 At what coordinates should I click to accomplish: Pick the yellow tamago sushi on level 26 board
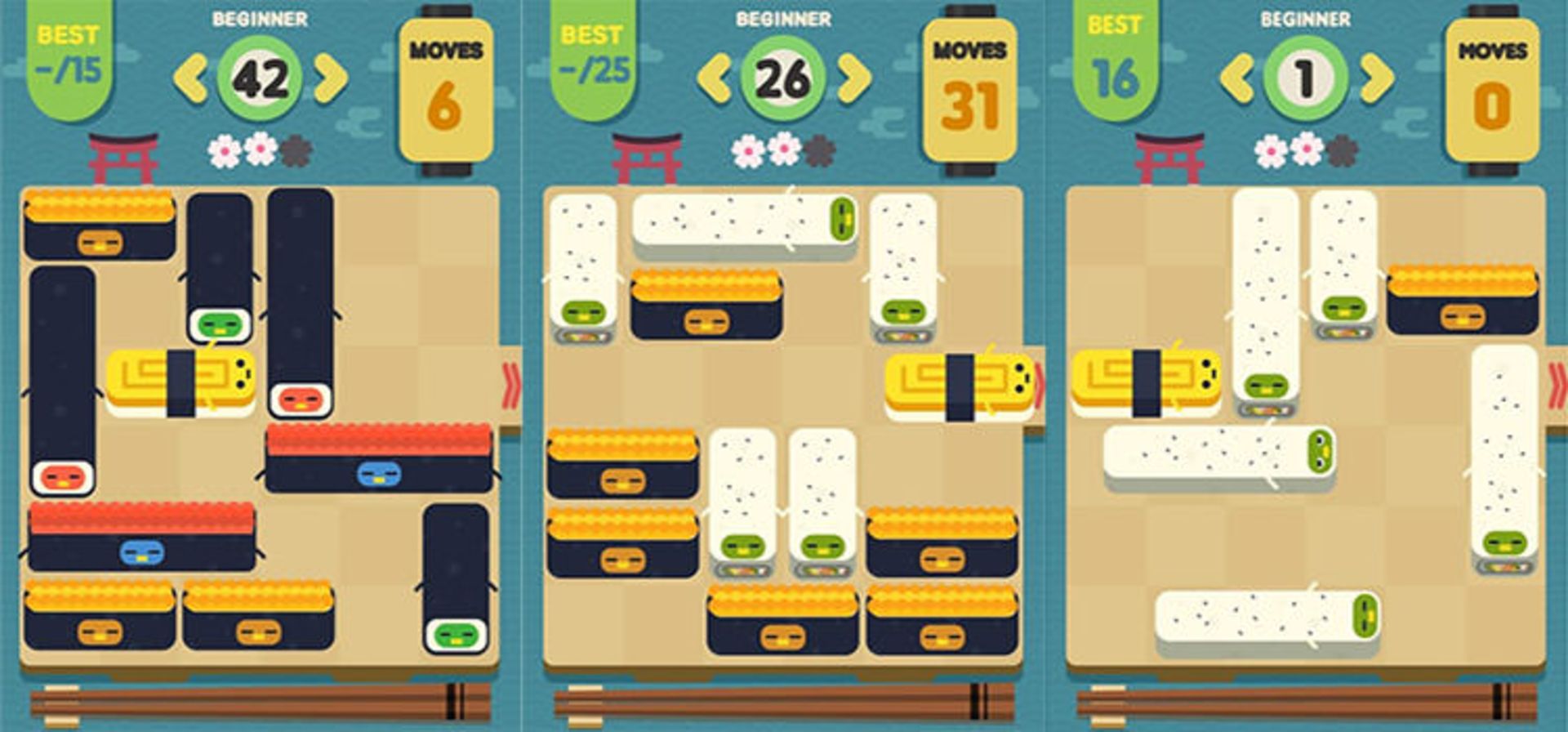pyautogui.click(x=960, y=386)
